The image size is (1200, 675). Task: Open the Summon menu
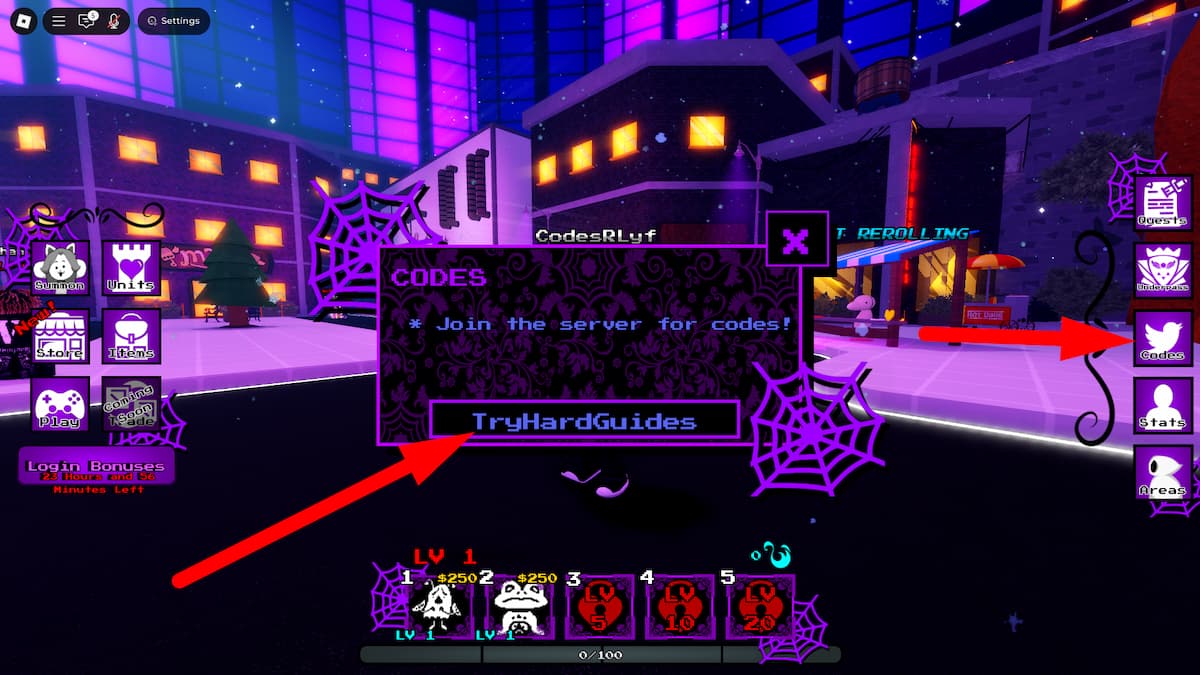(x=60, y=267)
